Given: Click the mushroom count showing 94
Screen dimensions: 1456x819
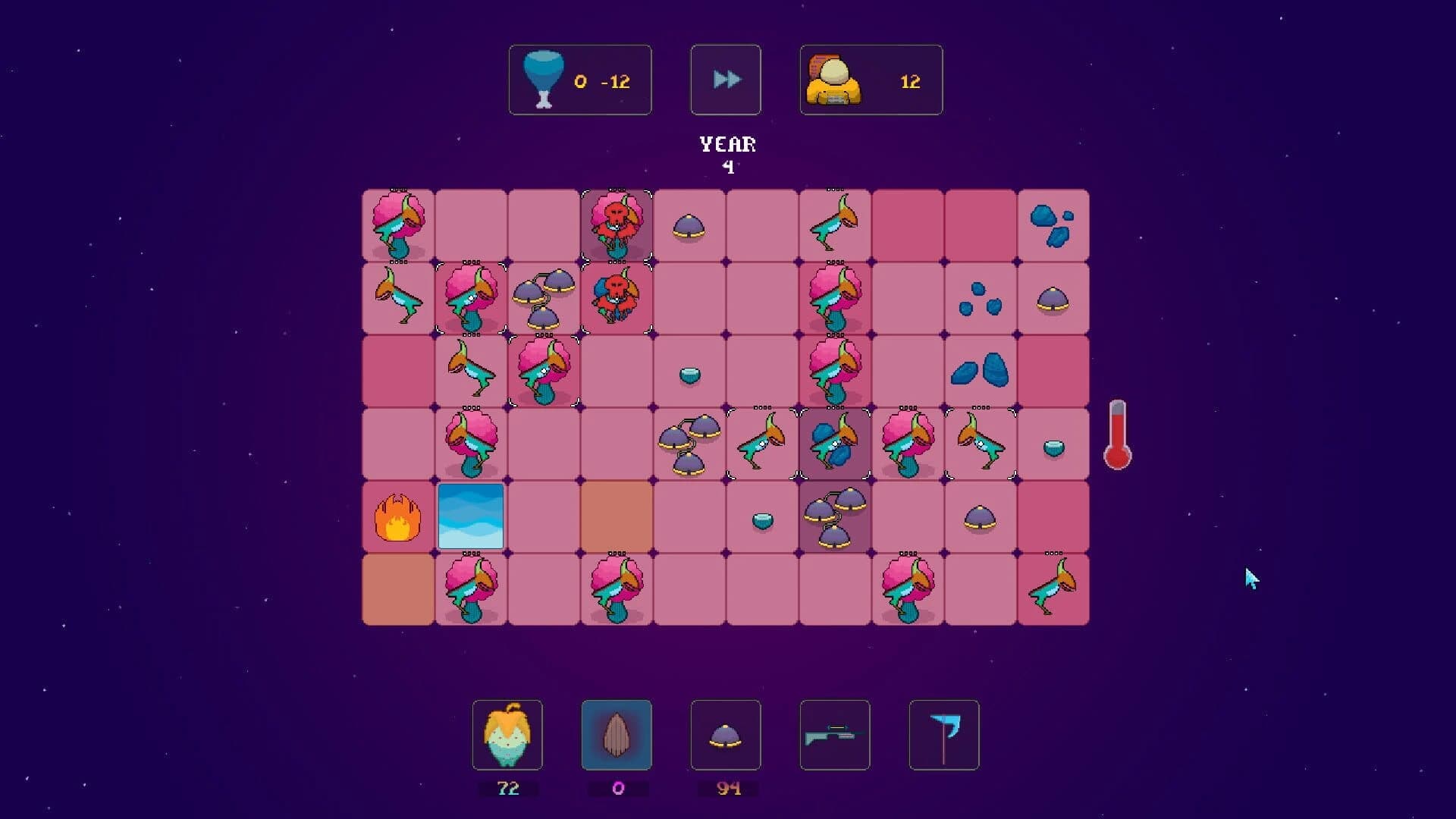Looking at the screenshot, I should (x=726, y=789).
